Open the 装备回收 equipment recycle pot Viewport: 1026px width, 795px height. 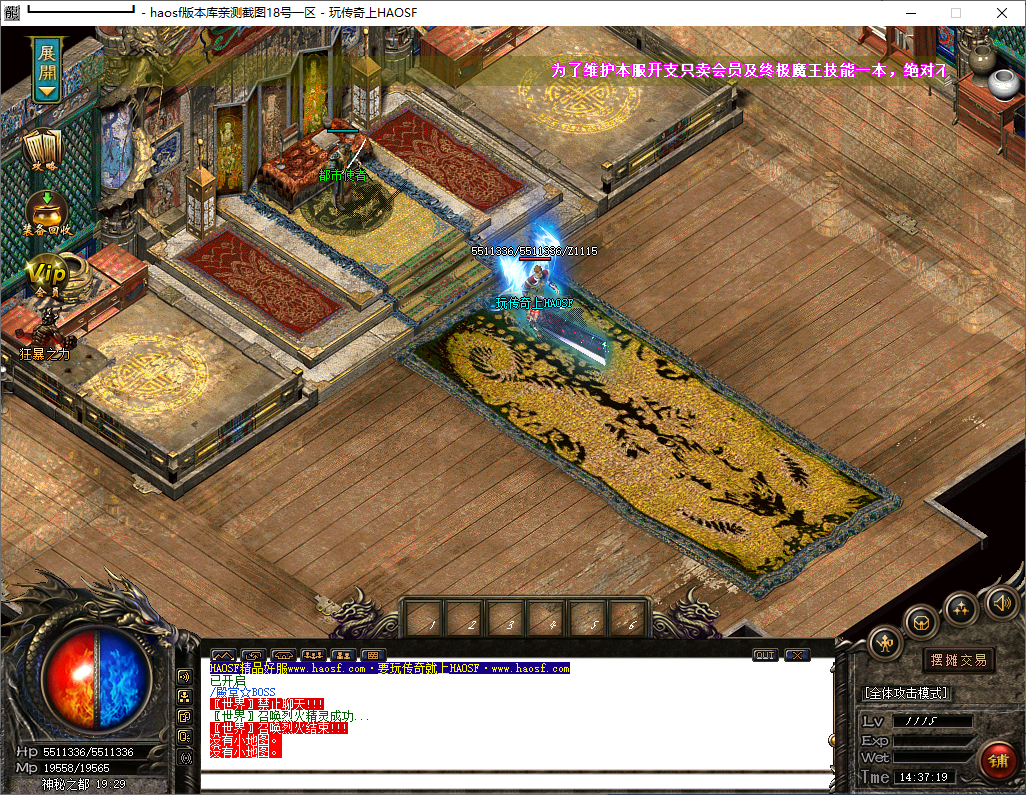click(x=46, y=212)
